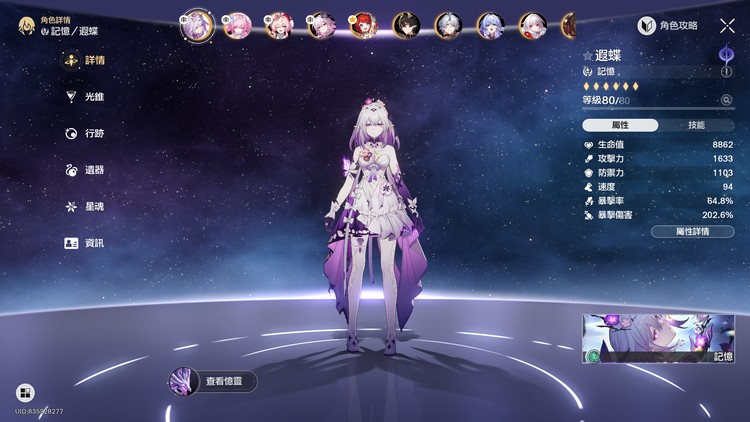Choose the red-haired character portrait
Viewport: 750px width, 422px height.
tap(361, 24)
